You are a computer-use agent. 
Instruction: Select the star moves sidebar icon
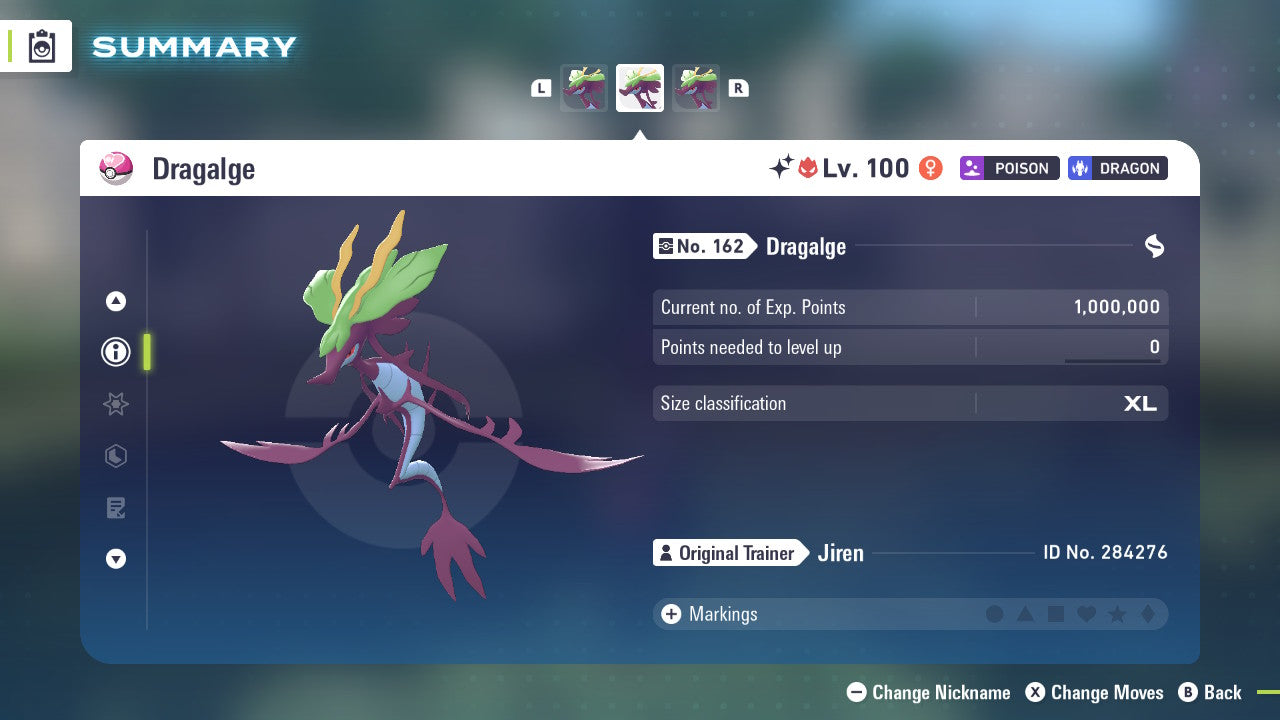[116, 404]
